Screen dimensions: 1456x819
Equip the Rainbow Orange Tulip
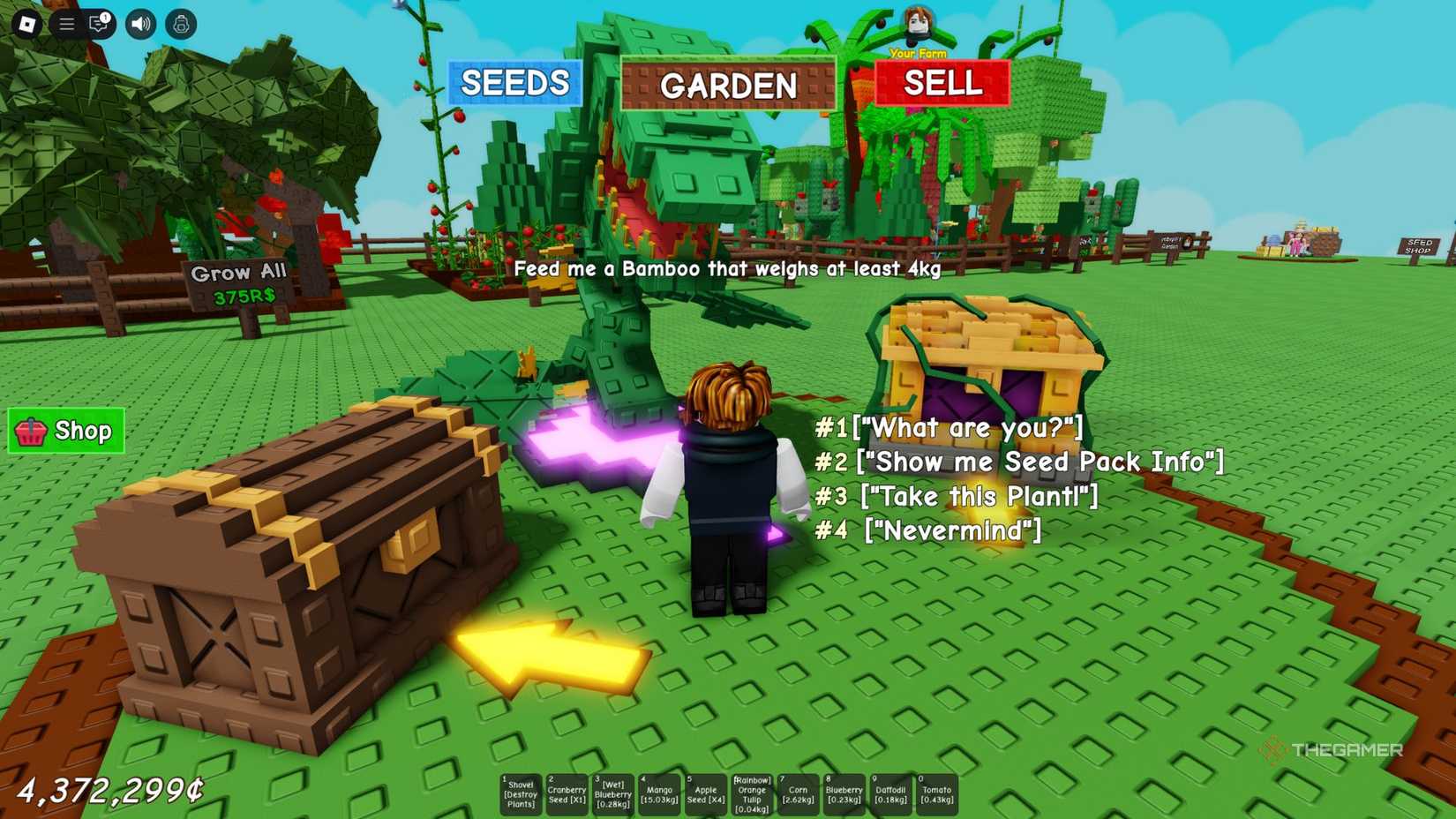(753, 793)
